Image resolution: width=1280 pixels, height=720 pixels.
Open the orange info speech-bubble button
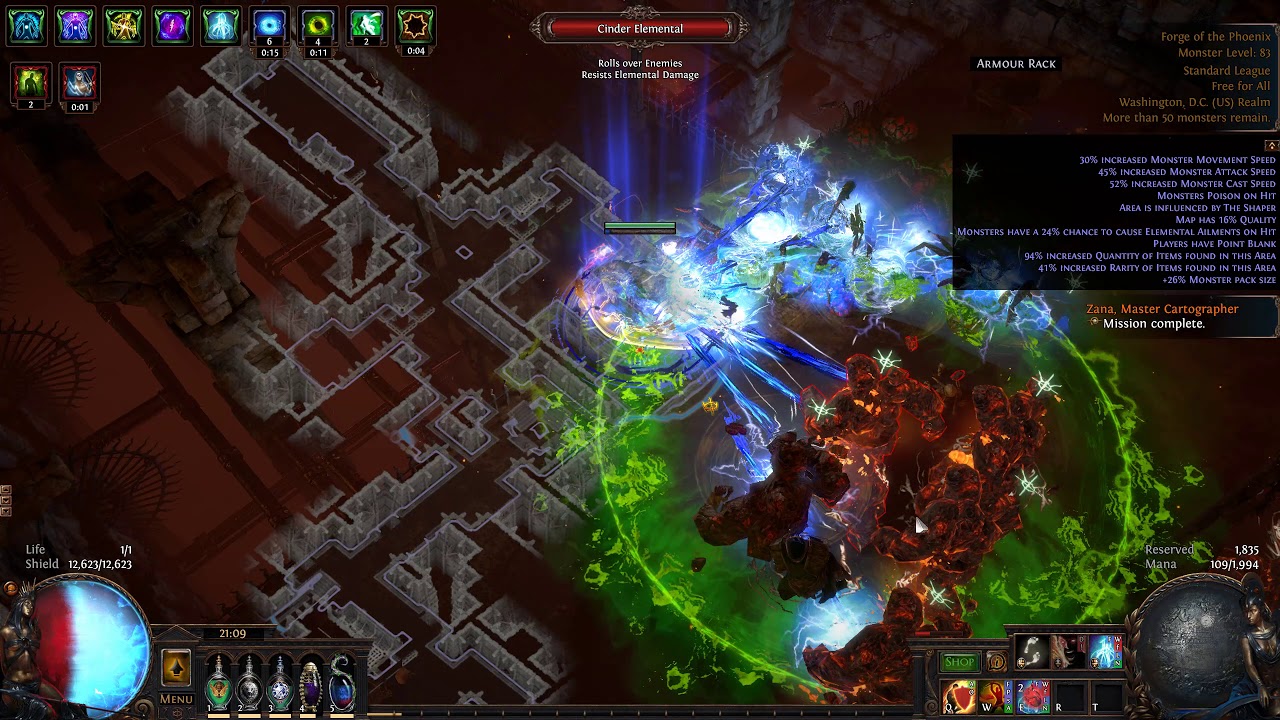click(x=996, y=662)
